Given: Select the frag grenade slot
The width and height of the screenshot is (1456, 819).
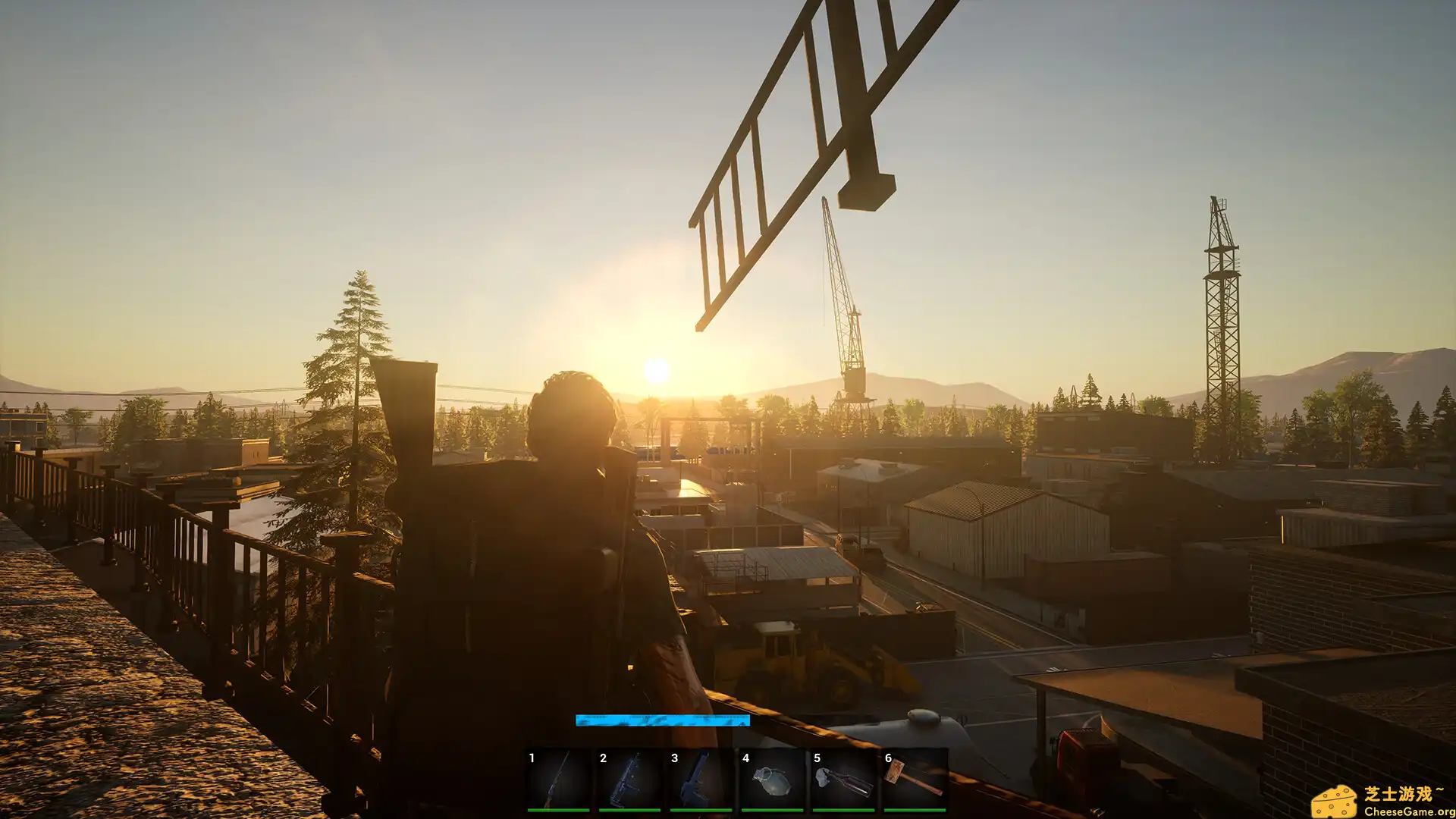Looking at the screenshot, I should 772,780.
